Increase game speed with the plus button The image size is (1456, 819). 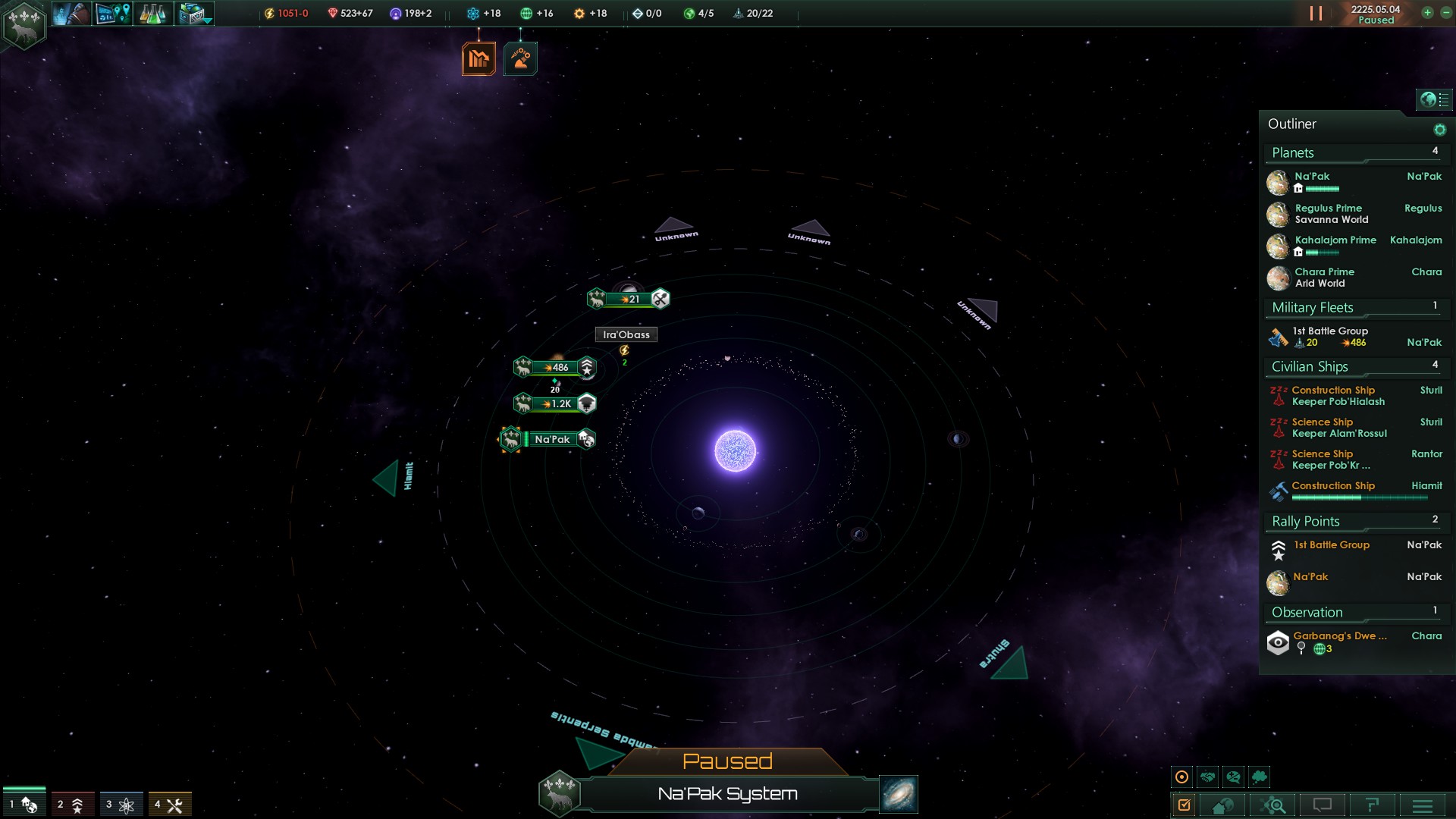(x=1427, y=13)
